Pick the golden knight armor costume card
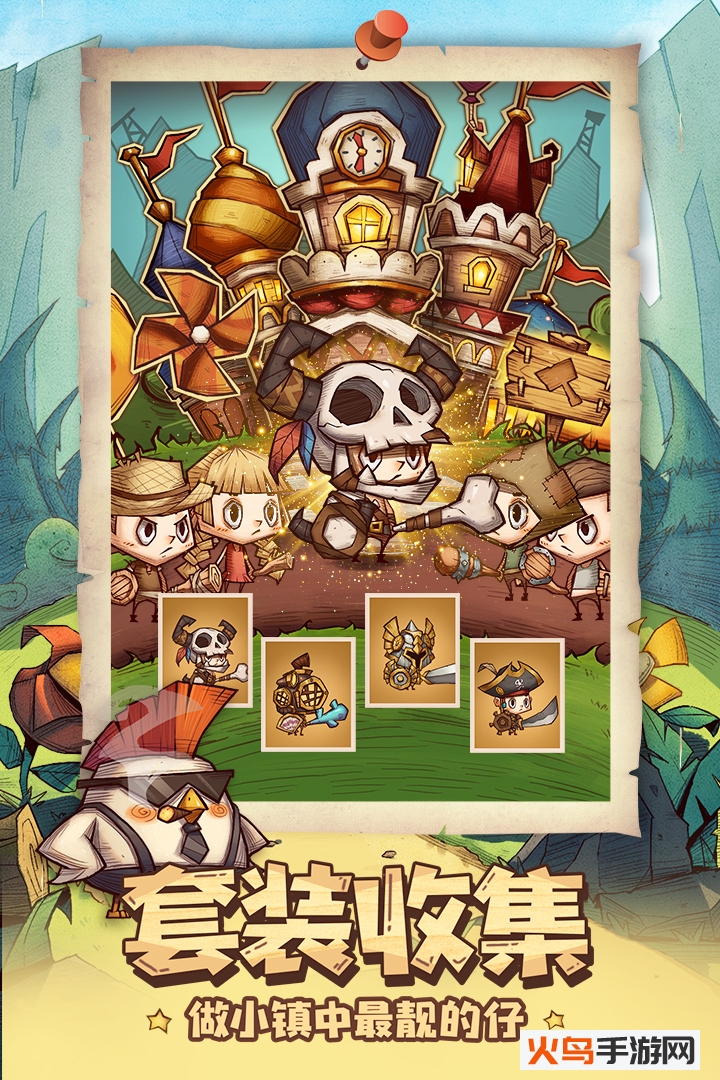The width and height of the screenshot is (720, 1080). pos(412,650)
